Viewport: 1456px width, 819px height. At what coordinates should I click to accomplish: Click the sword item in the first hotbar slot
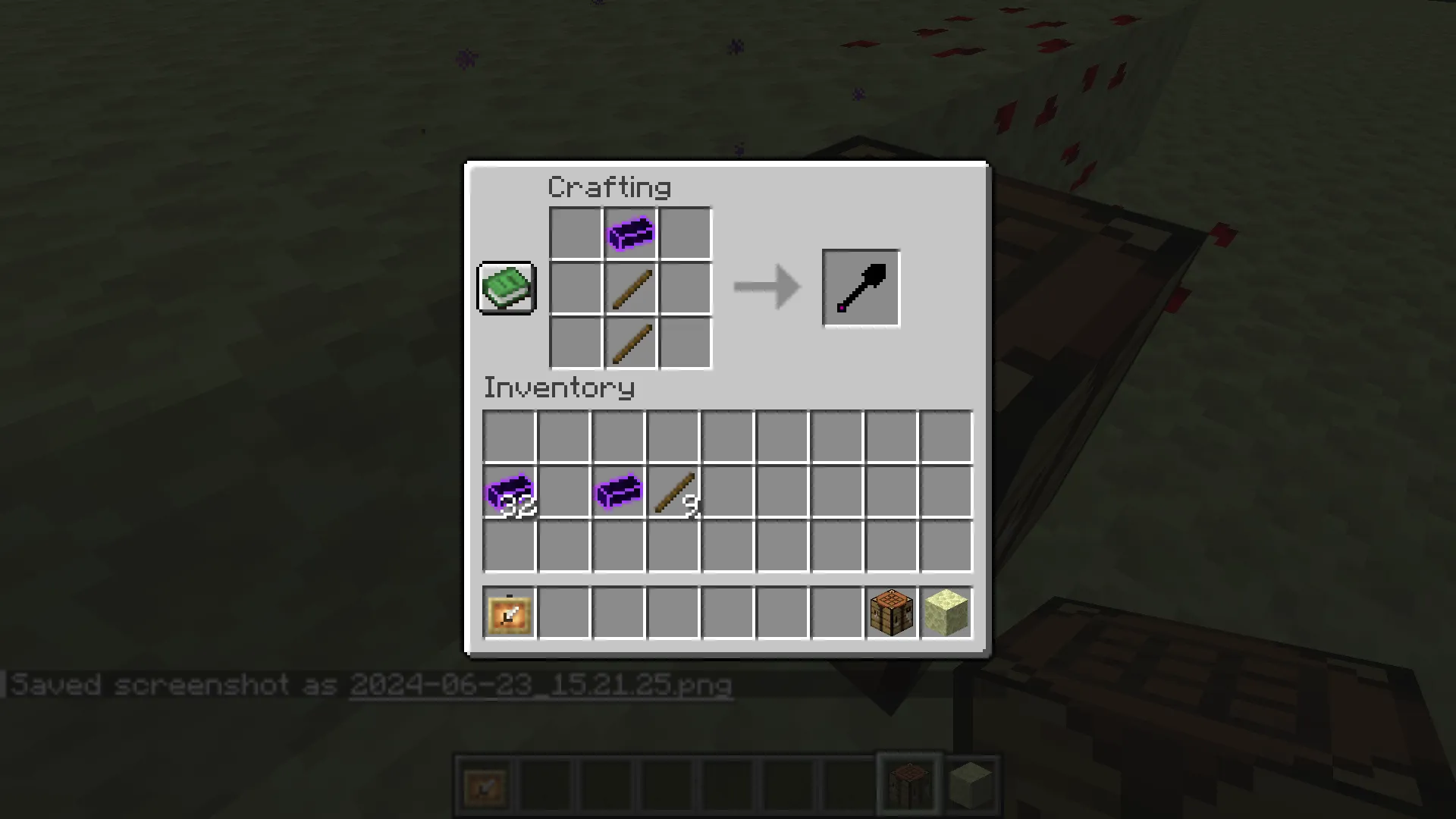[509, 612]
